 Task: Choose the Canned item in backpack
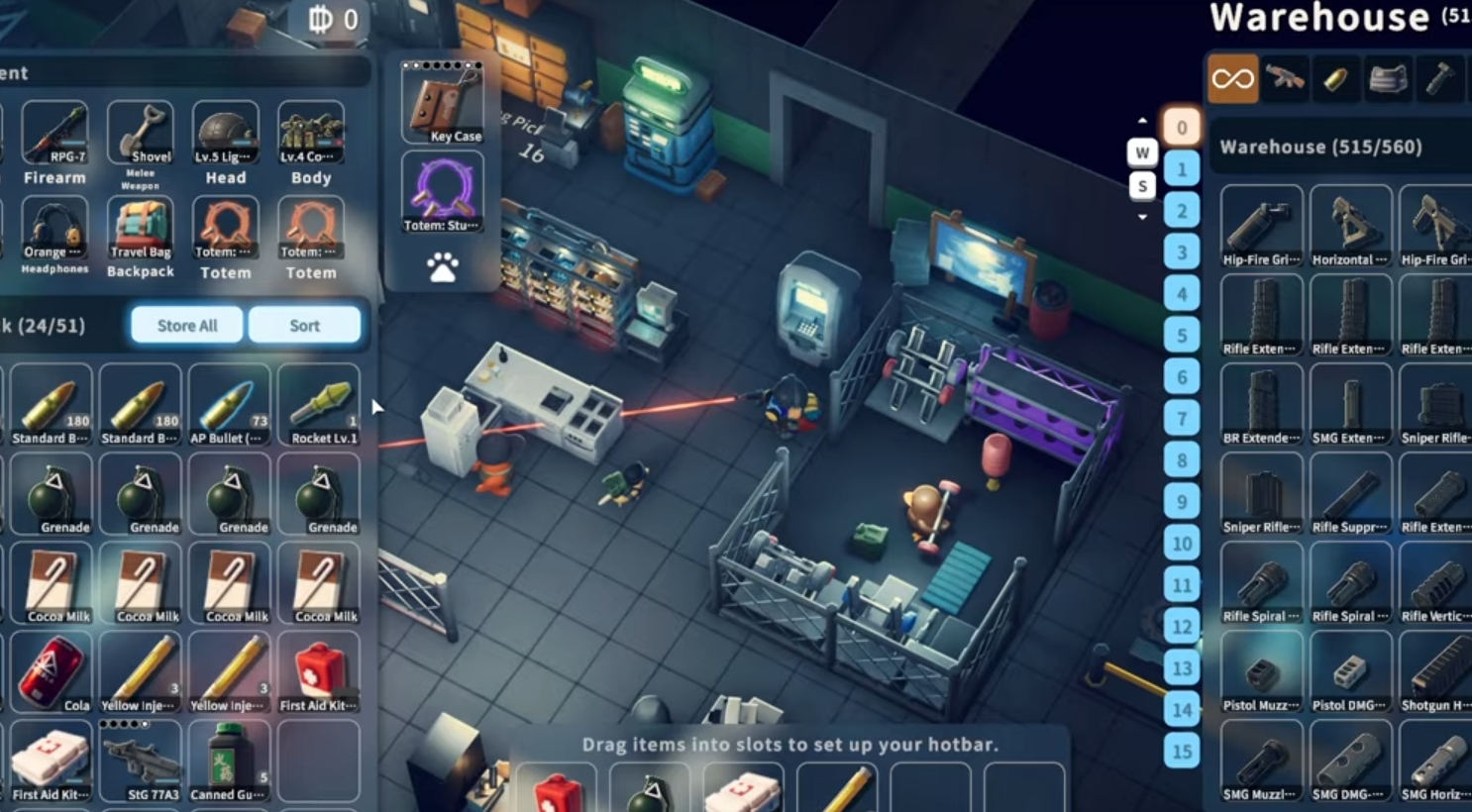pyautogui.click(x=228, y=761)
